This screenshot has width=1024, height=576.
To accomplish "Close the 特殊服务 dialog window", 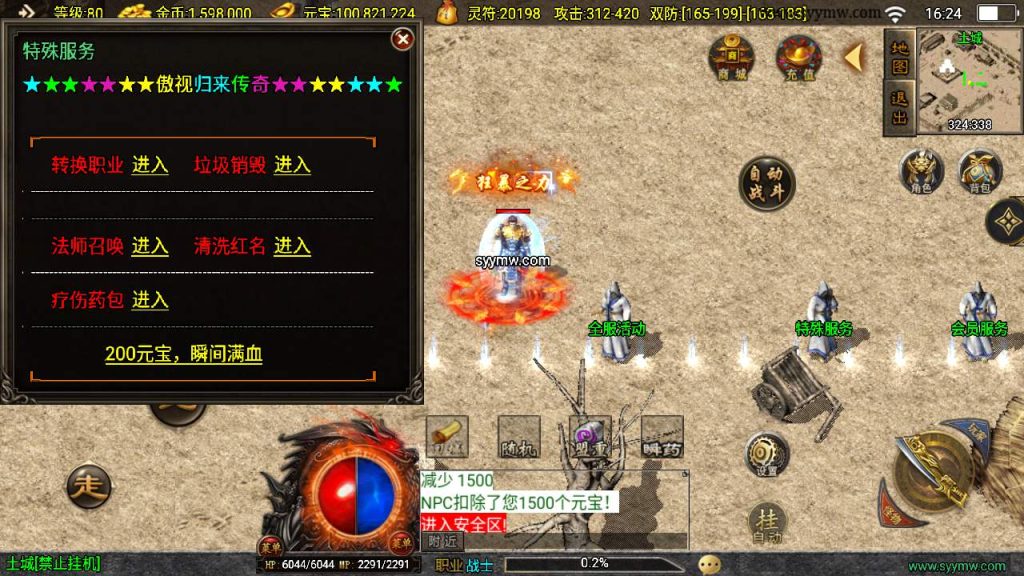I will 402,39.
